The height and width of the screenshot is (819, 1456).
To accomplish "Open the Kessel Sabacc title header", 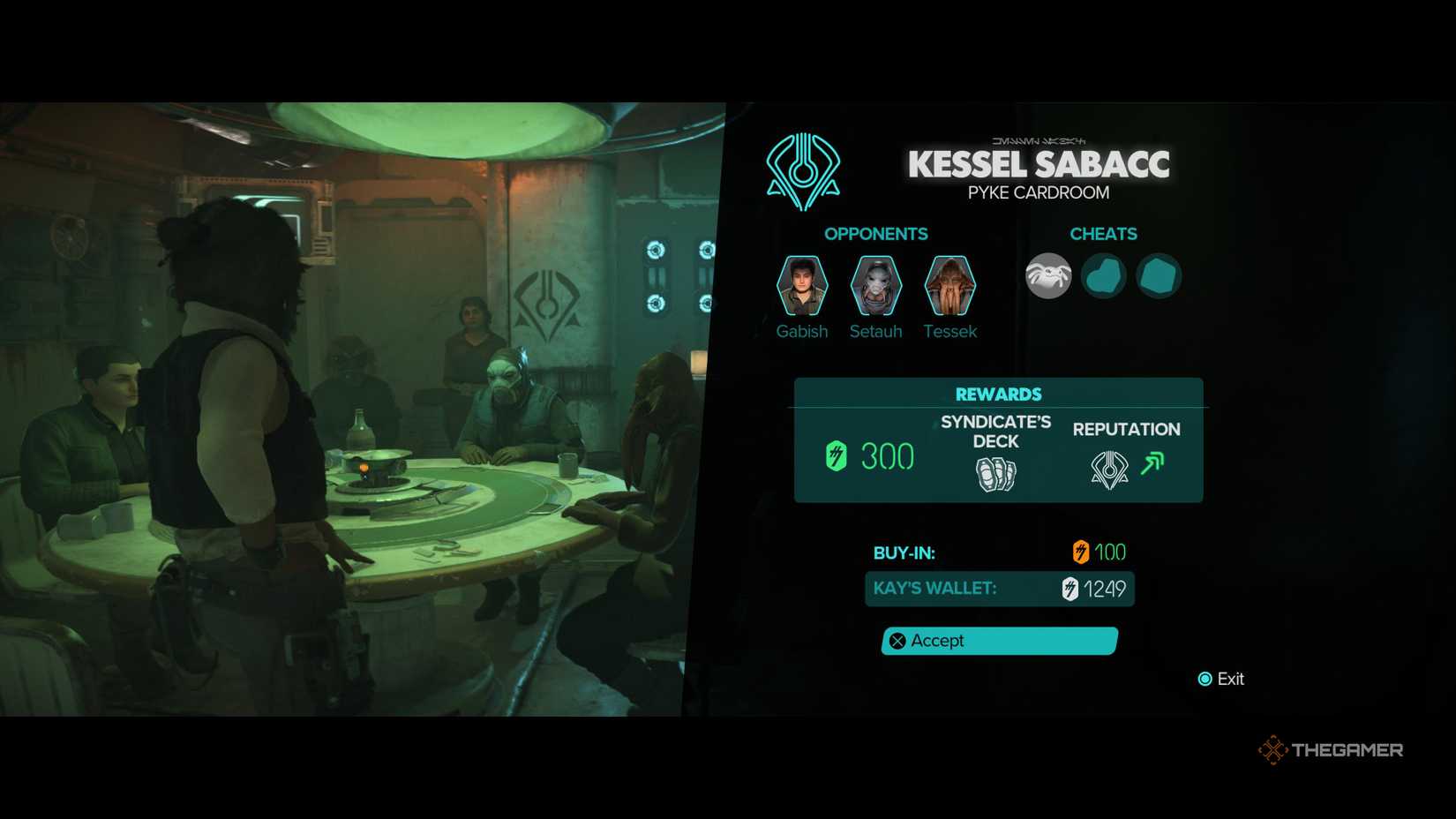I will pyautogui.click(x=1038, y=163).
